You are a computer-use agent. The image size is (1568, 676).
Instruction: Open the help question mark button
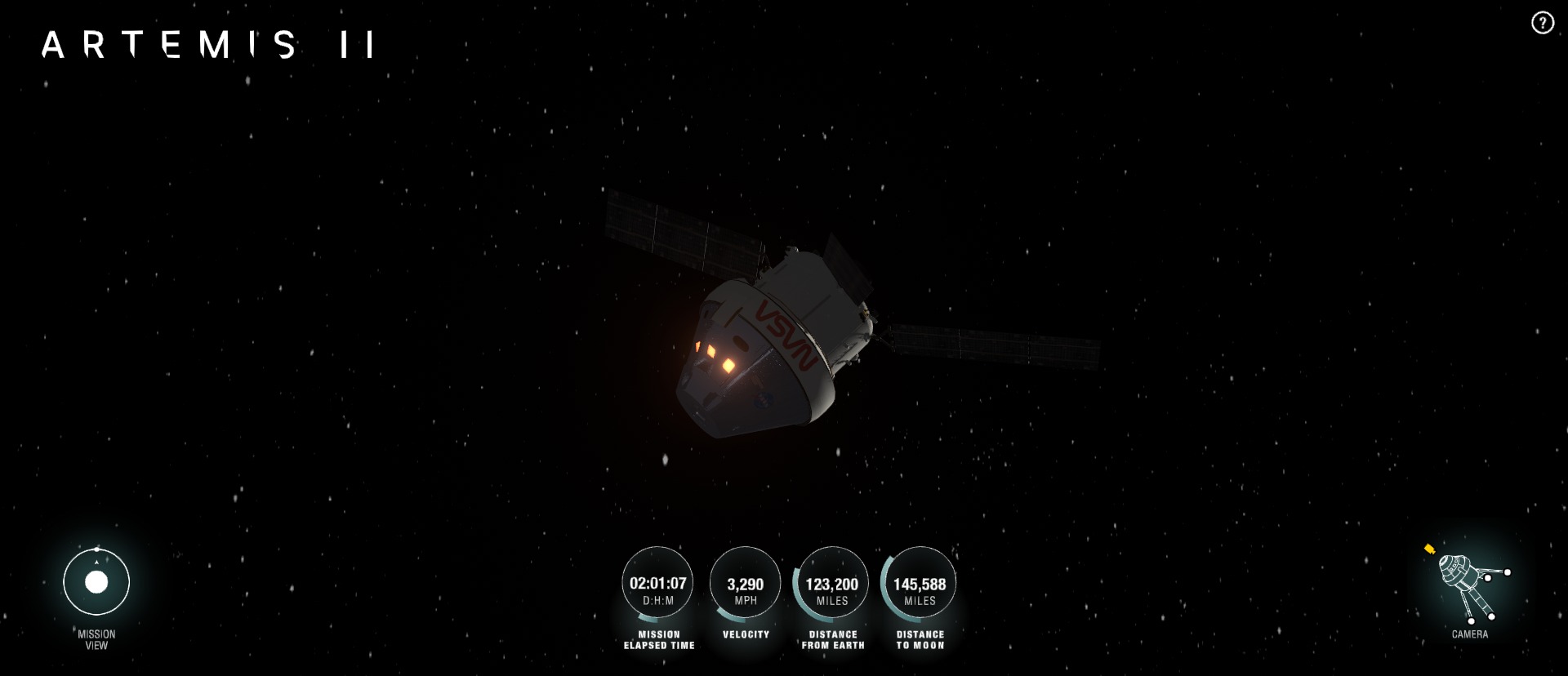click(1542, 23)
